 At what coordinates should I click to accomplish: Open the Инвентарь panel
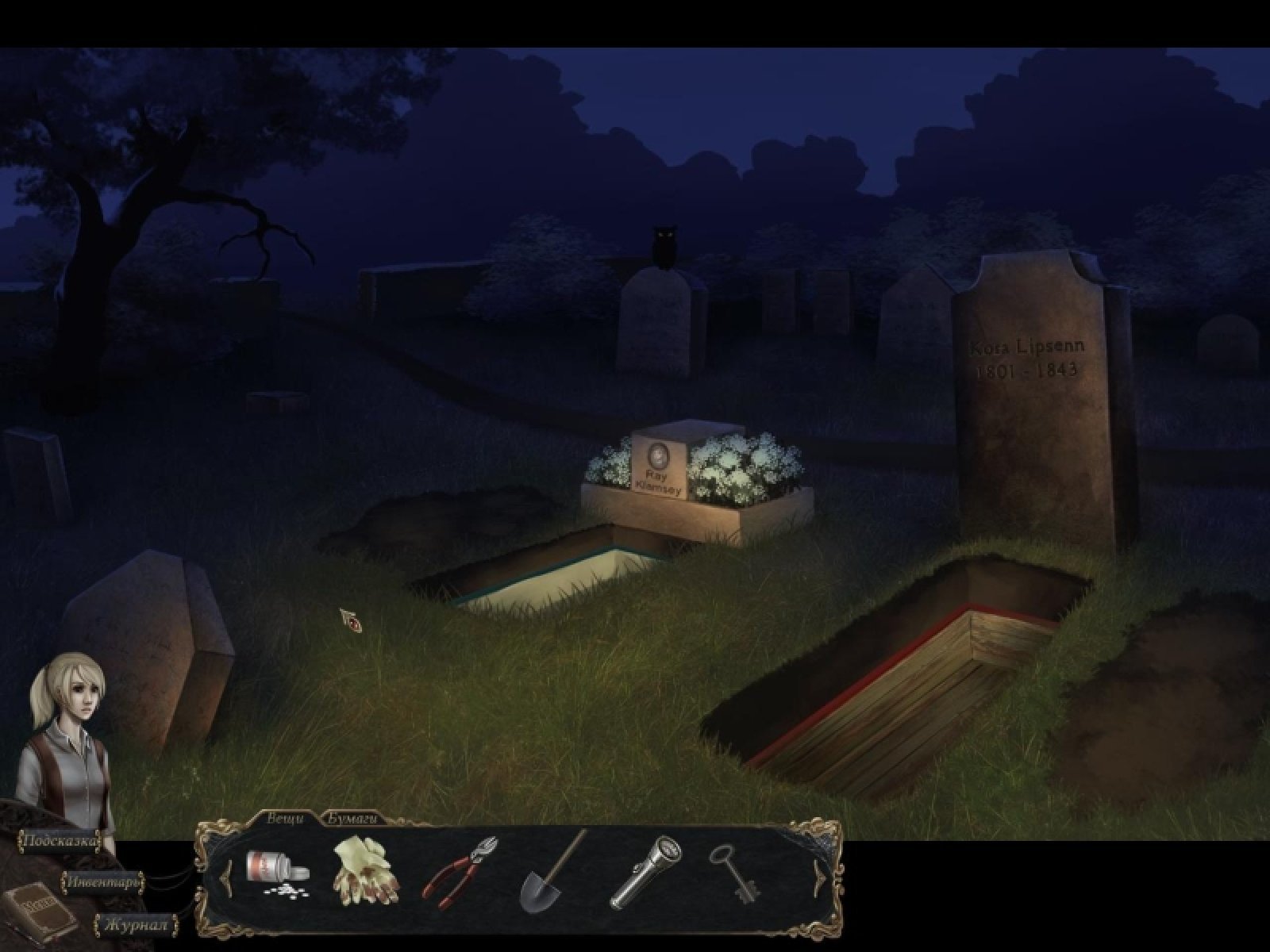click(x=104, y=881)
